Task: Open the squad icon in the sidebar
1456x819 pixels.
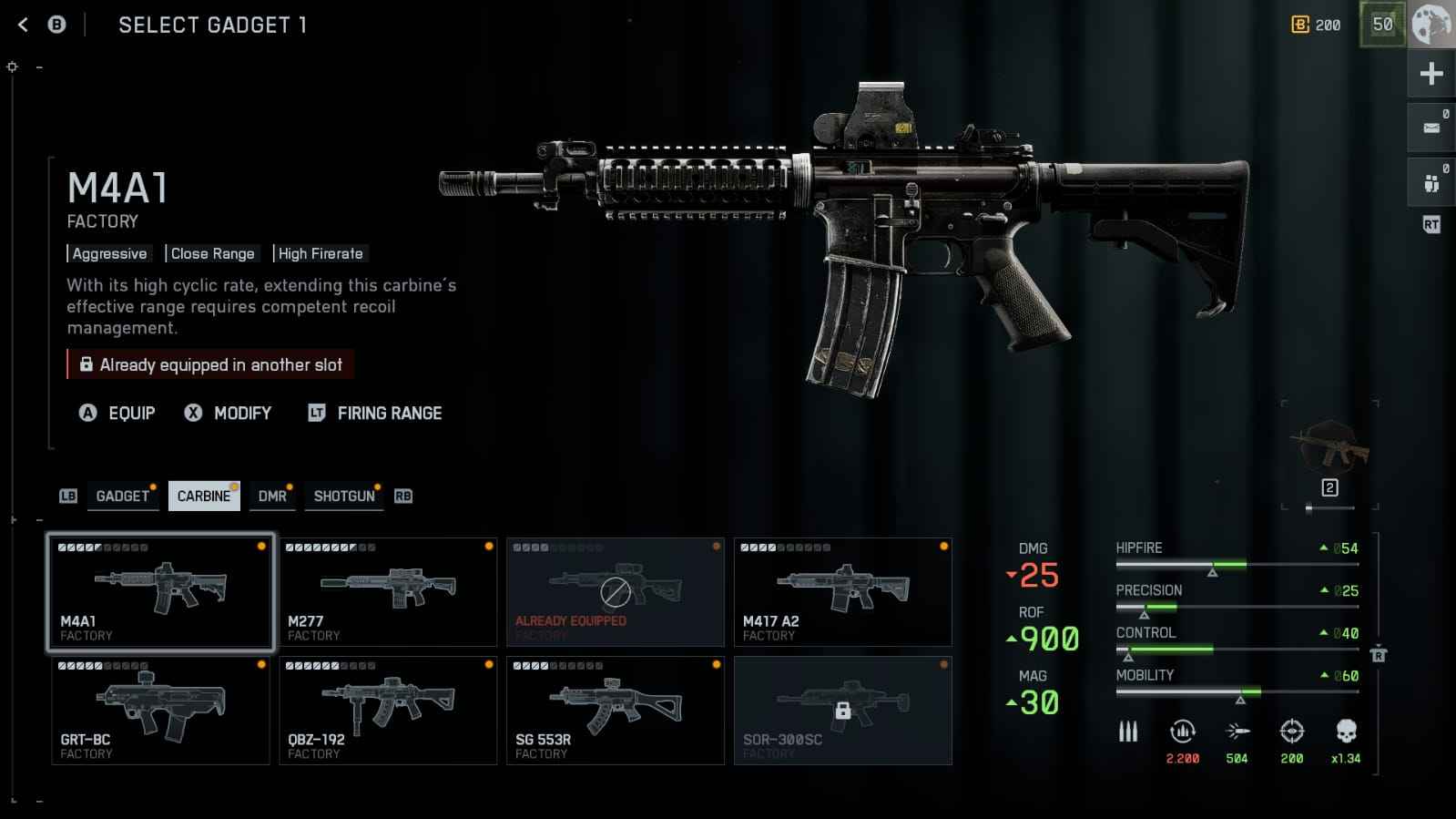Action: click(x=1431, y=183)
